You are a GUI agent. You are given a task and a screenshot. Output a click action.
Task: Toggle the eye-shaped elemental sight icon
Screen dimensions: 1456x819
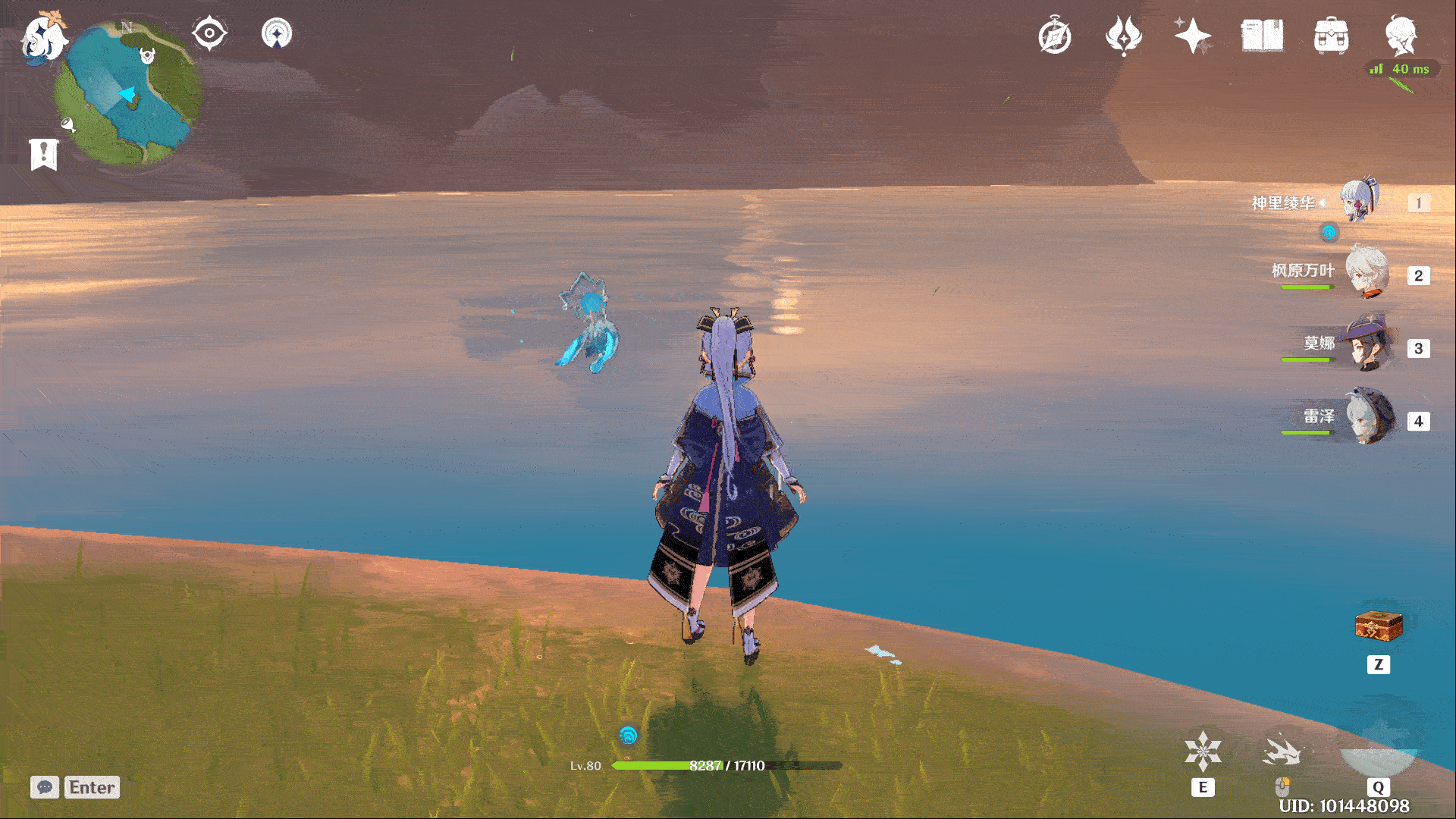(209, 34)
